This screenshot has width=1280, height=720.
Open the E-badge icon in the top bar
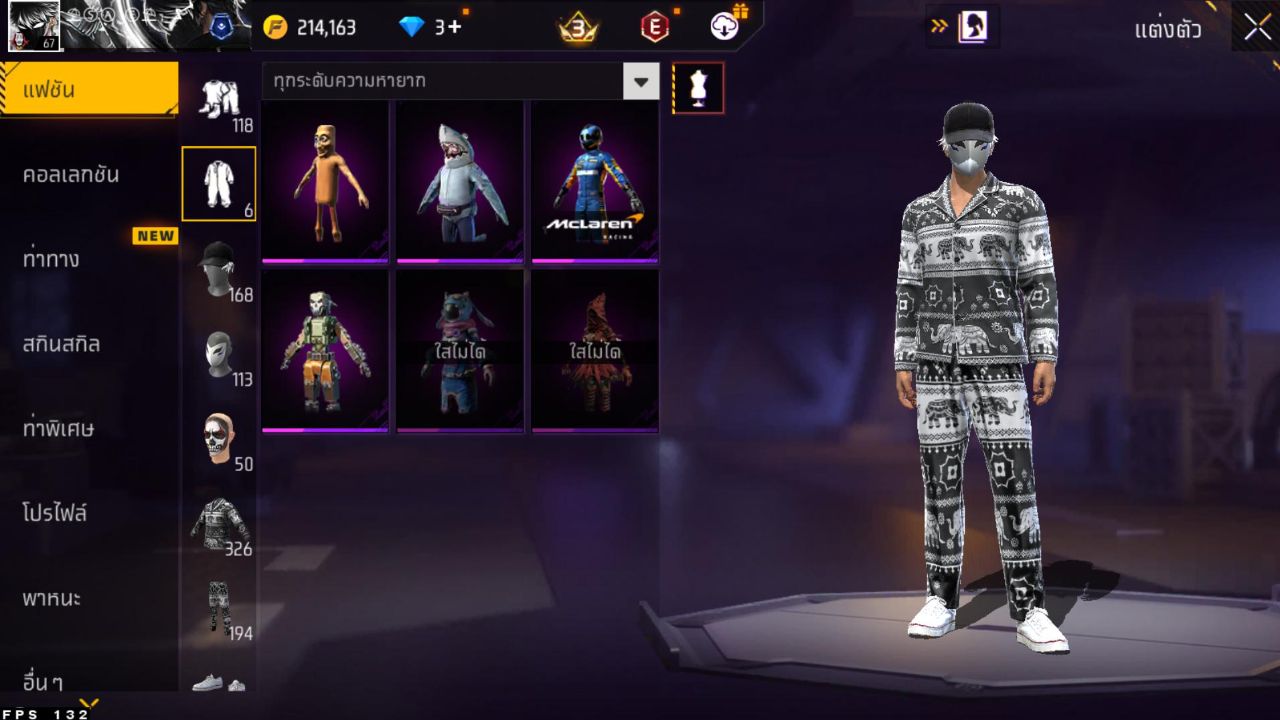pyautogui.click(x=657, y=27)
